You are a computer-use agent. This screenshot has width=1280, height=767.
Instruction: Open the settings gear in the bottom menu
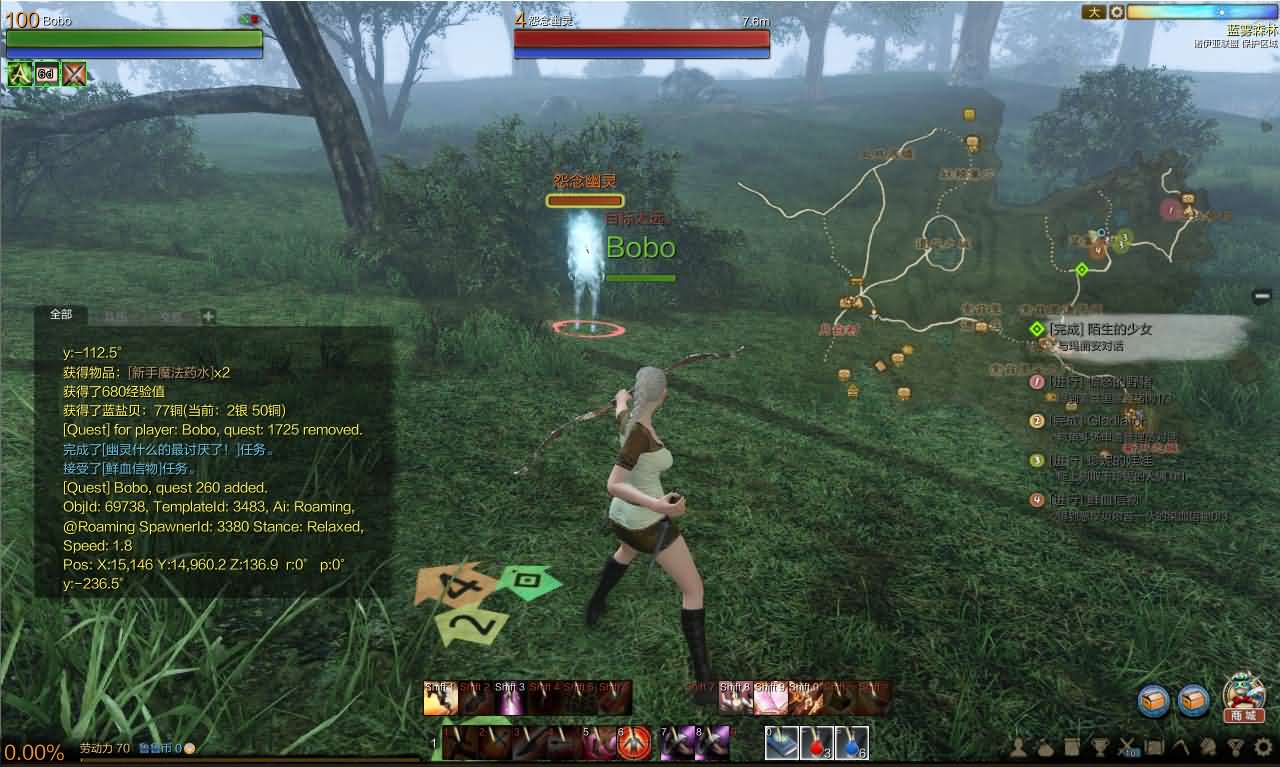click(1263, 746)
